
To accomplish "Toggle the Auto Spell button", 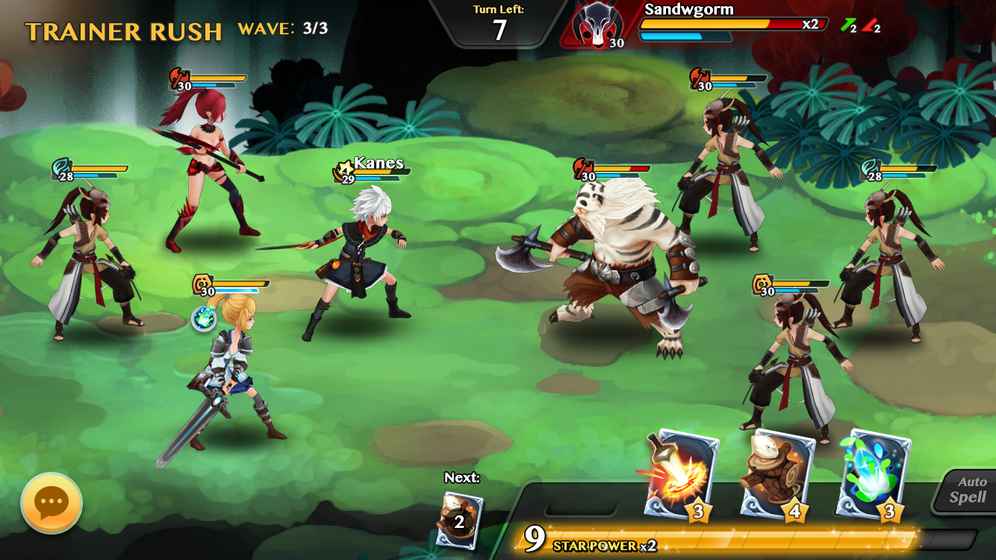I will point(966,490).
